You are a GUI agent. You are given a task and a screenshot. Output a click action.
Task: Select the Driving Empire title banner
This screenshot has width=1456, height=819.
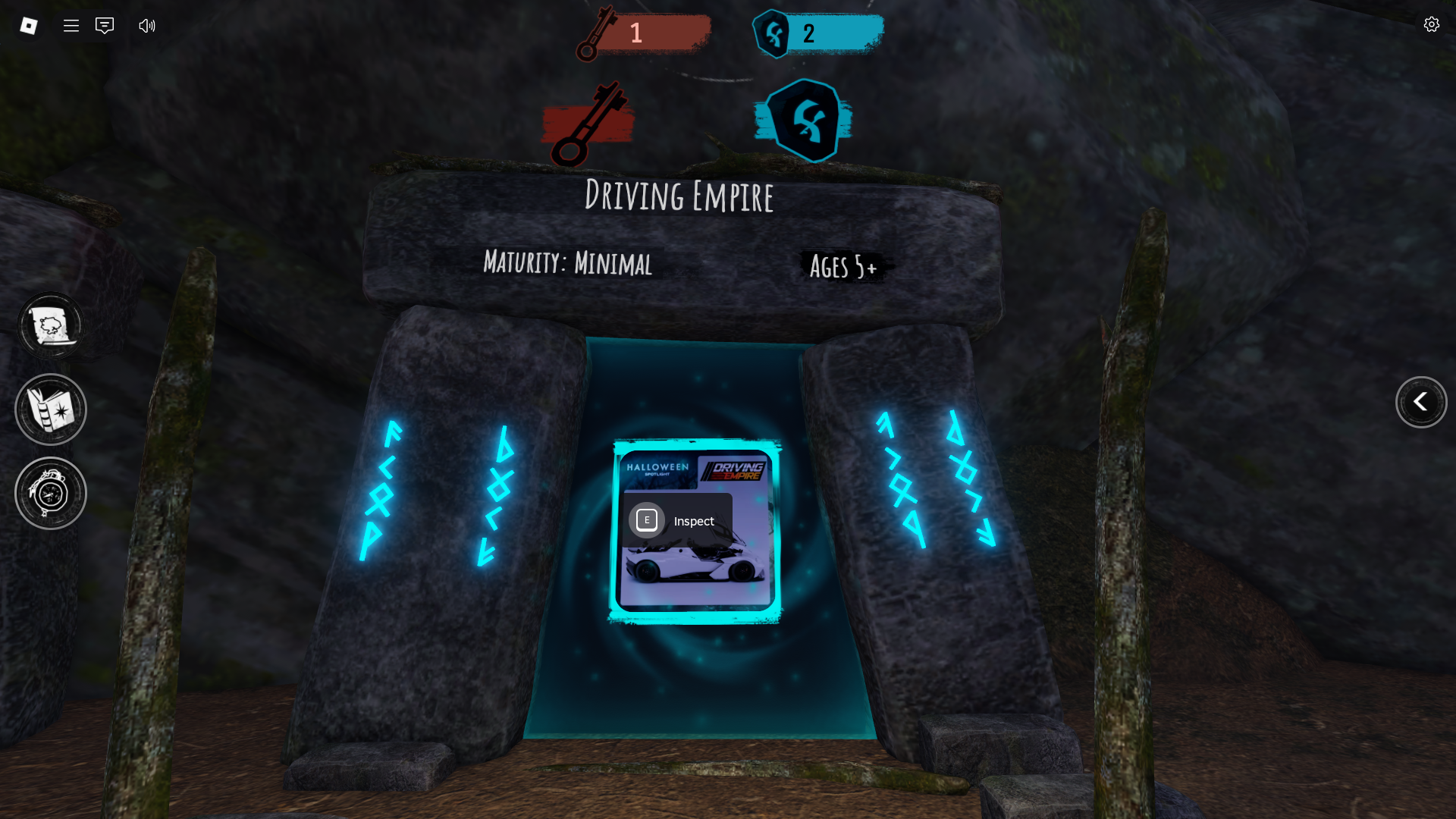[x=679, y=196]
